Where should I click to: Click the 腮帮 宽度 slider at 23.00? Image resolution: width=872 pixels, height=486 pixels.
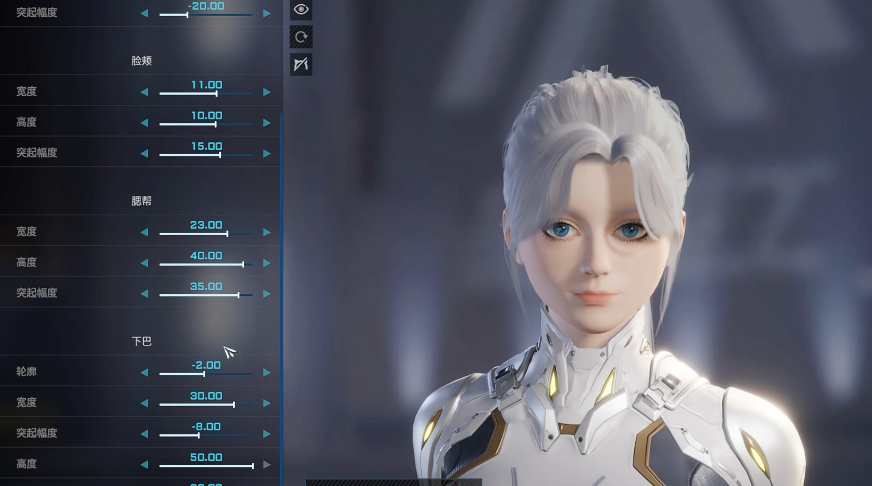(x=227, y=234)
